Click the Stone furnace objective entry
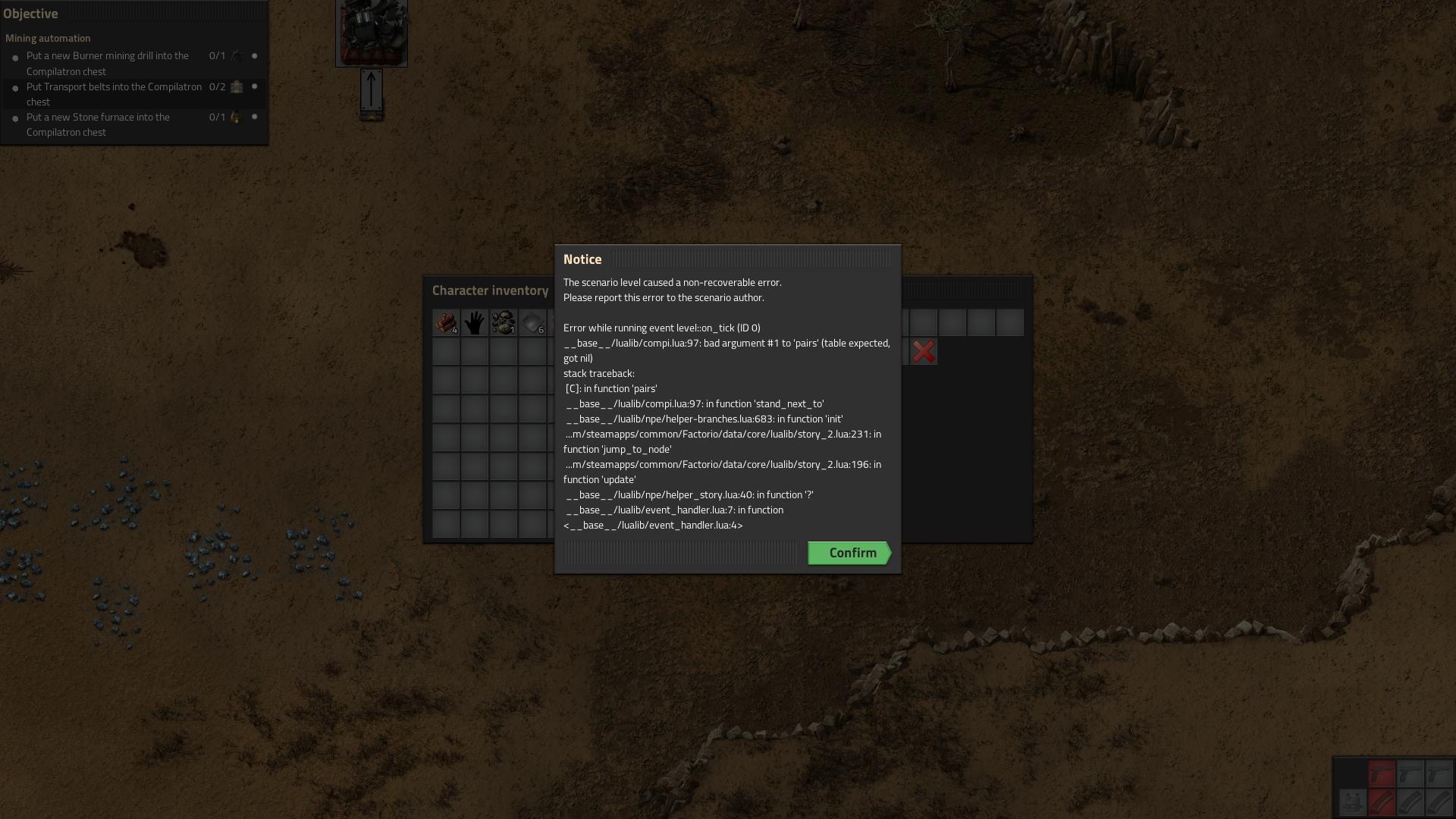The height and width of the screenshot is (819, 1456). click(x=98, y=124)
